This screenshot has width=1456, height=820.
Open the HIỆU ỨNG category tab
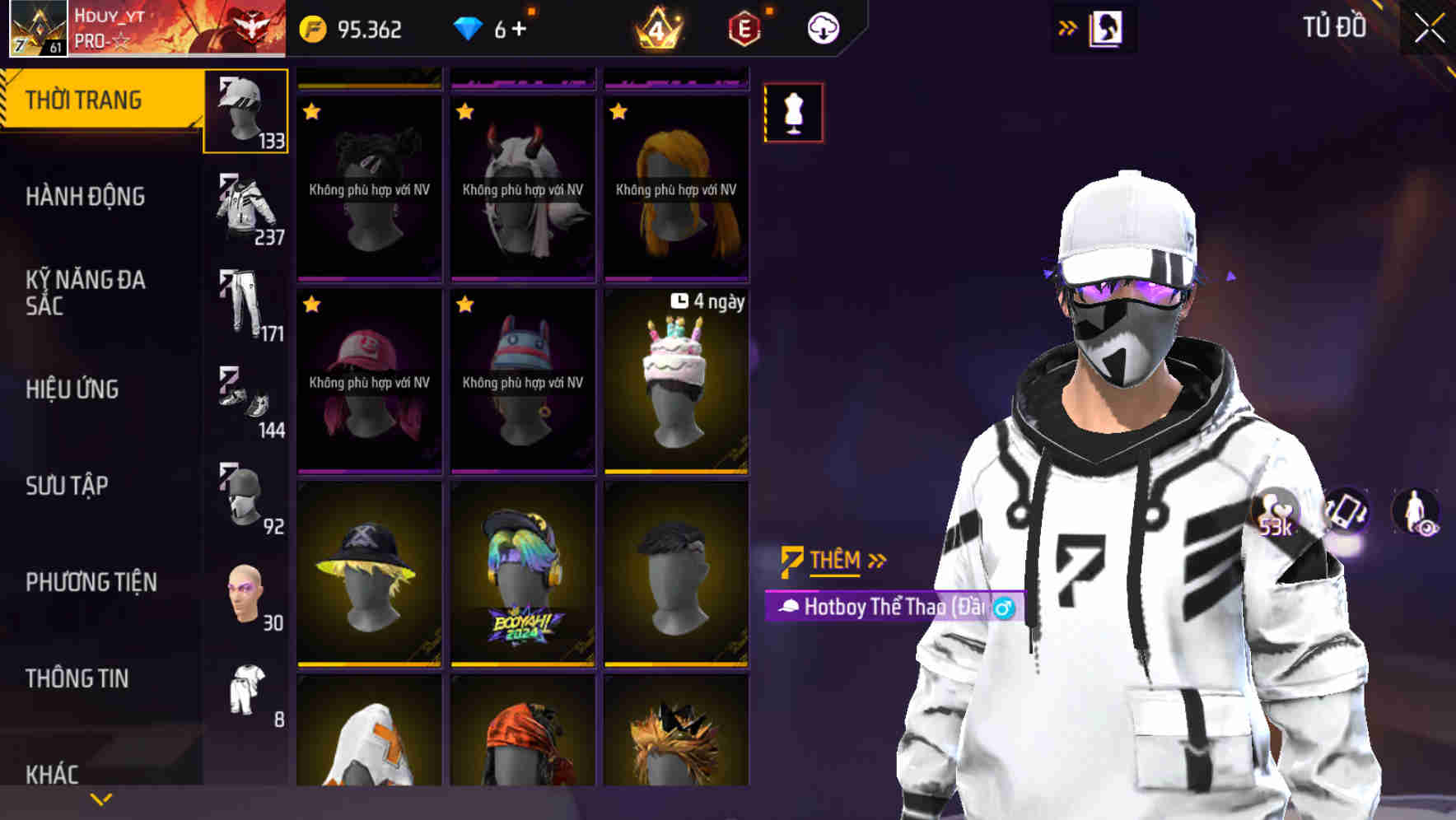[72, 389]
